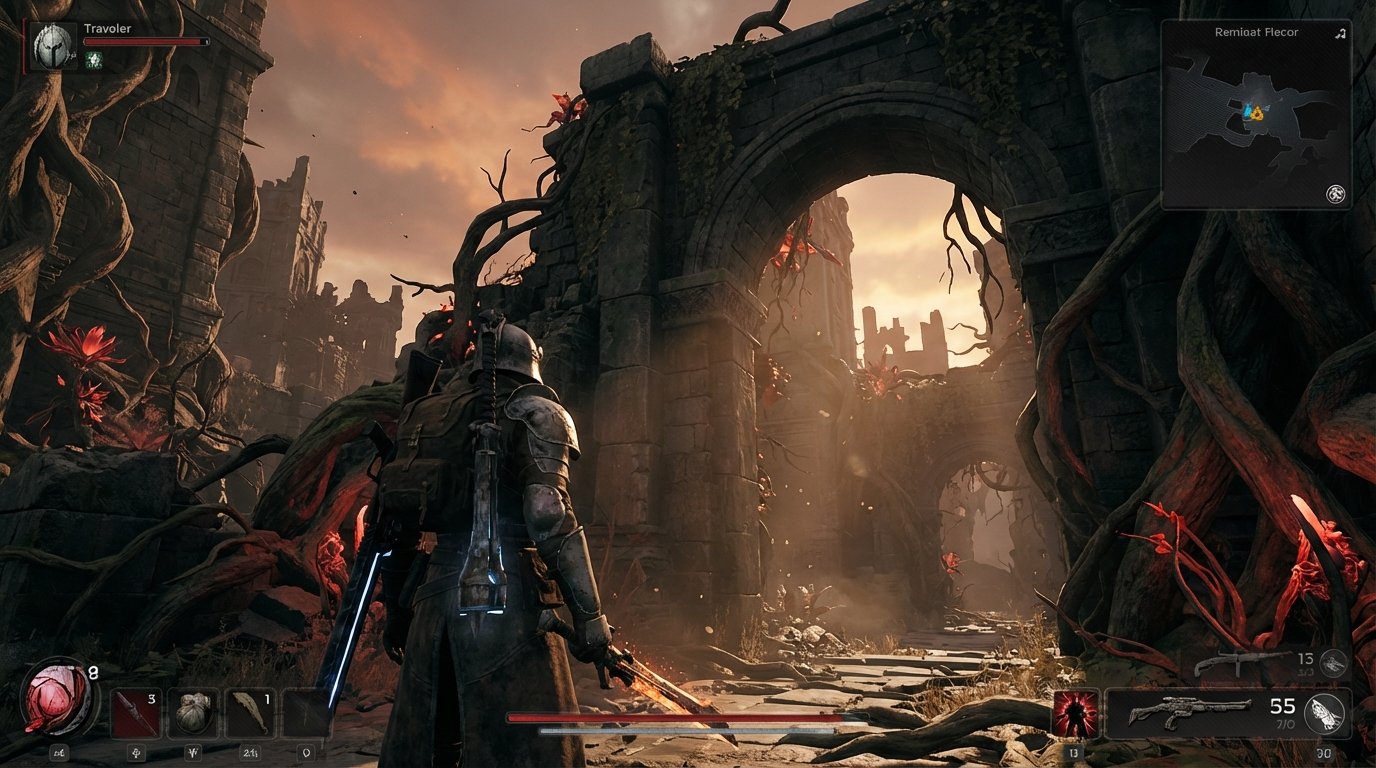1376x768 pixels.
Task: Toggle the helmet portrait icon next to Travoler
Action: pyautogui.click(x=52, y=47)
